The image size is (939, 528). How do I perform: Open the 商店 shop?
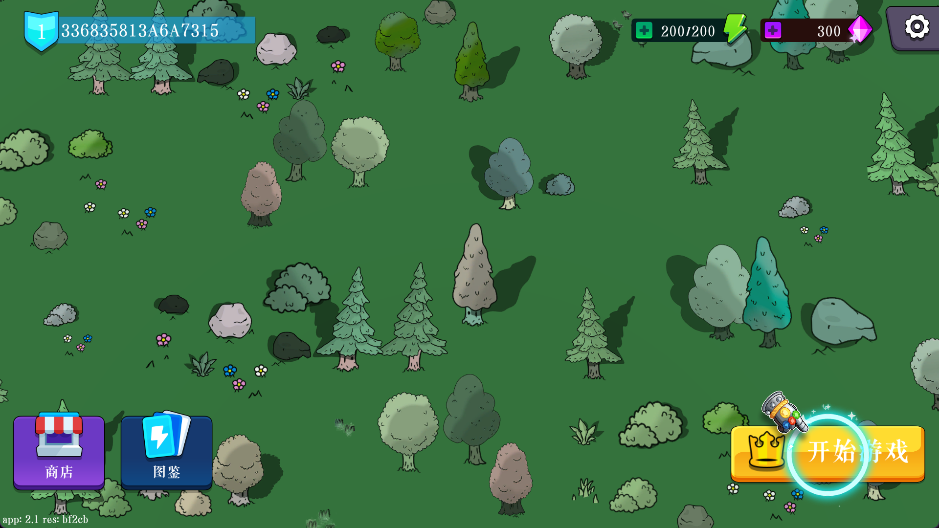click(59, 451)
